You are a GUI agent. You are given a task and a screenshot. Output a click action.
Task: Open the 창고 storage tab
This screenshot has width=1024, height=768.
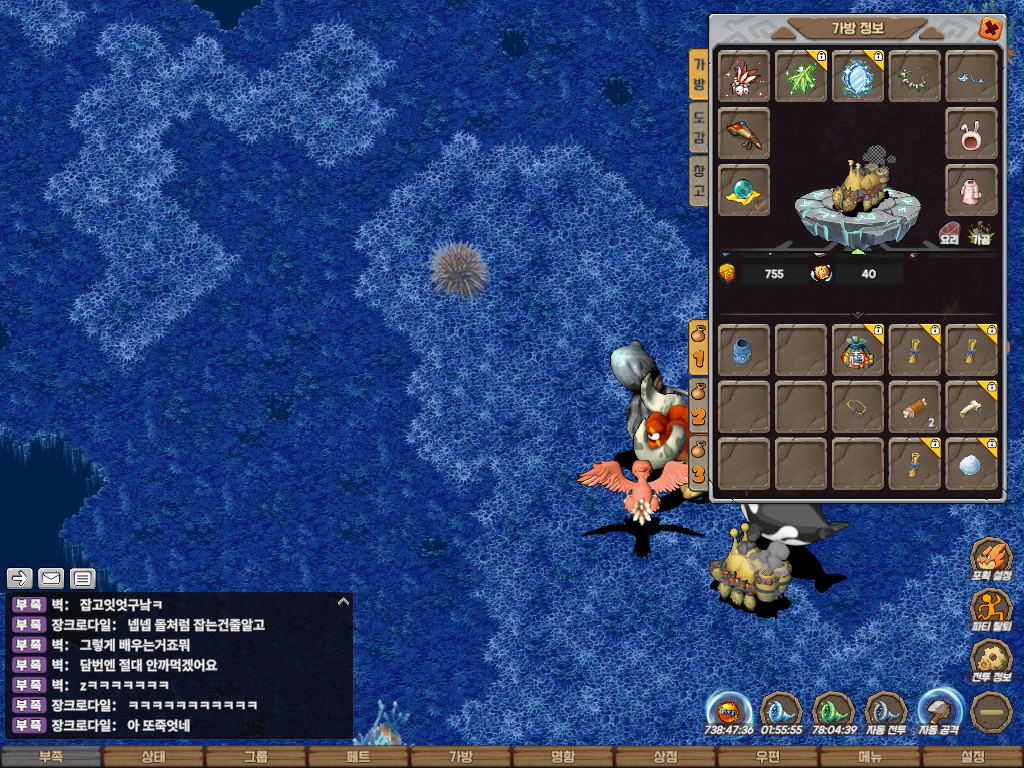click(698, 180)
